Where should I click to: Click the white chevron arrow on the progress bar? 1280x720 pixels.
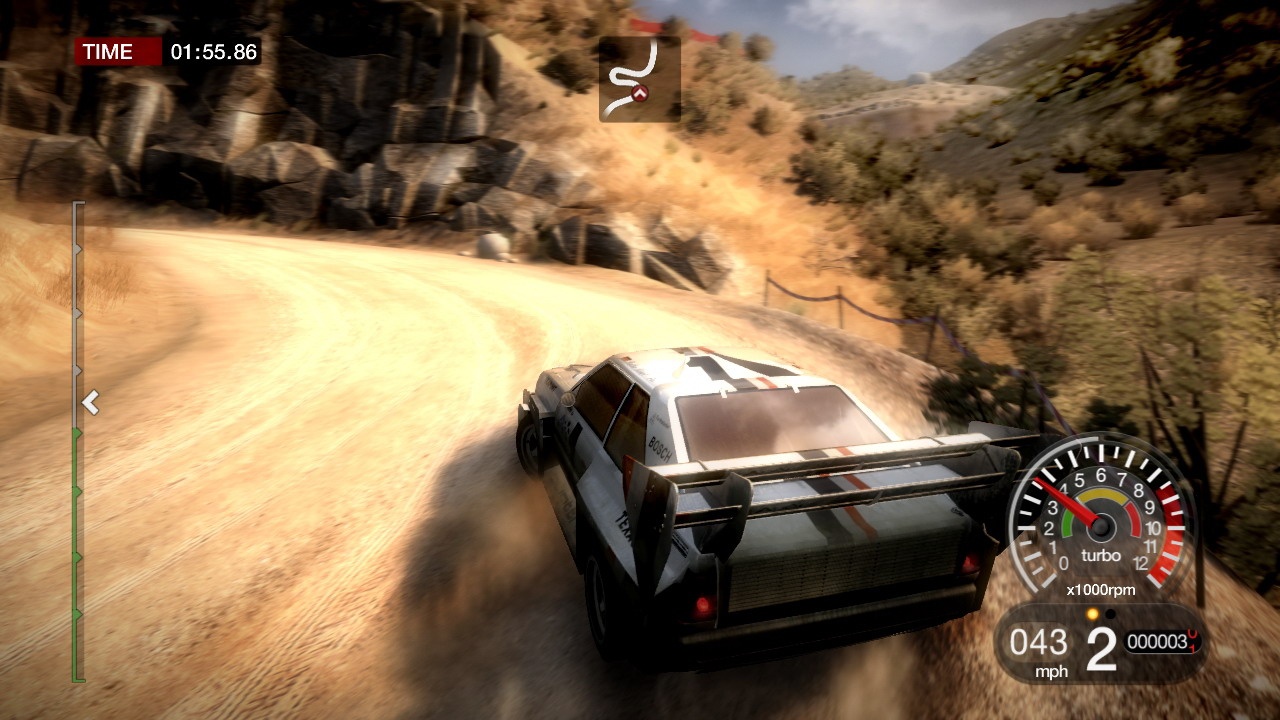coord(90,402)
